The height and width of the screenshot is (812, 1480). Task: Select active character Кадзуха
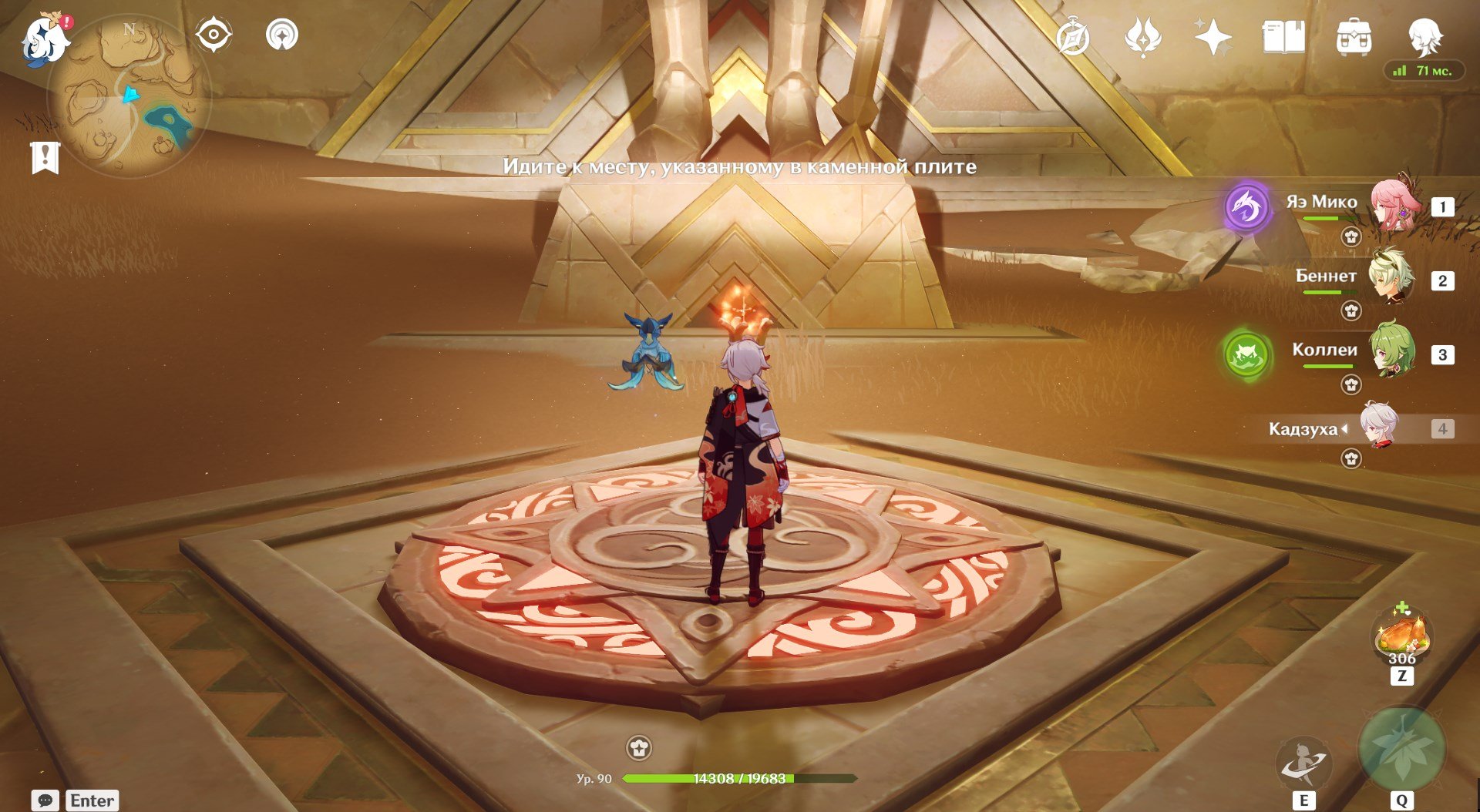point(1378,427)
